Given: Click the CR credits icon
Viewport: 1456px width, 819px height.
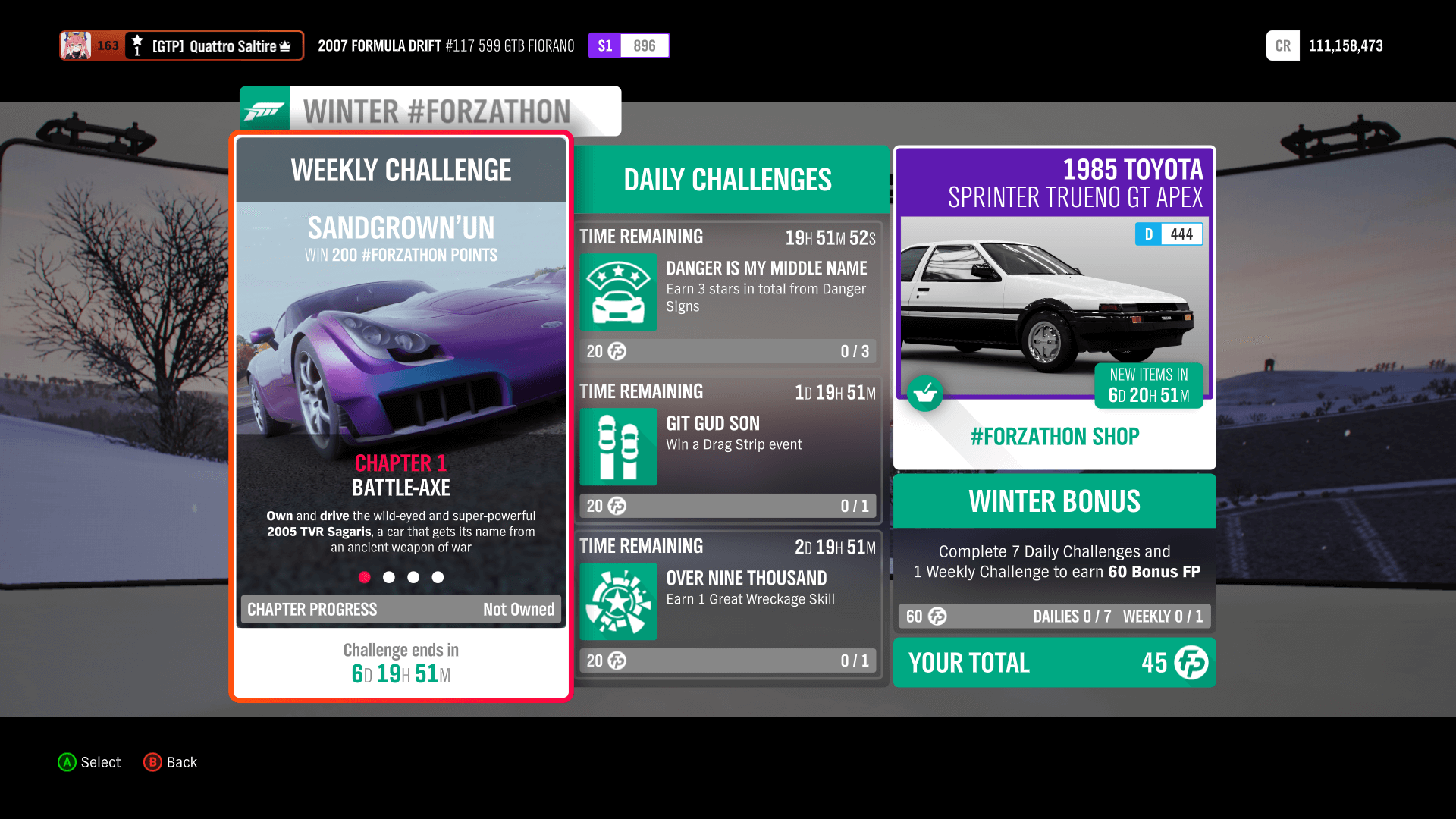Looking at the screenshot, I should click(1282, 45).
